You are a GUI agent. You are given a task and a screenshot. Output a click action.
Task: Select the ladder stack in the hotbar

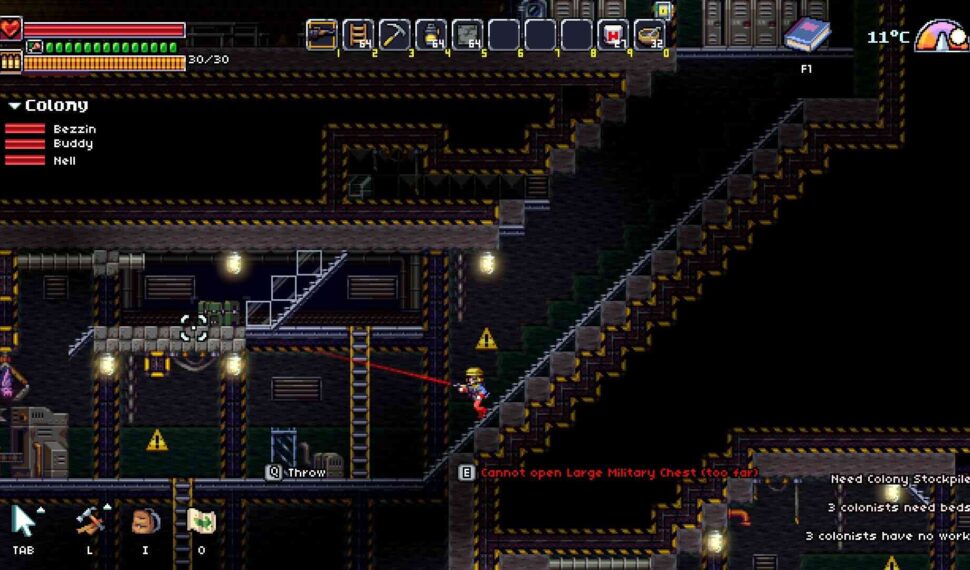pos(358,35)
